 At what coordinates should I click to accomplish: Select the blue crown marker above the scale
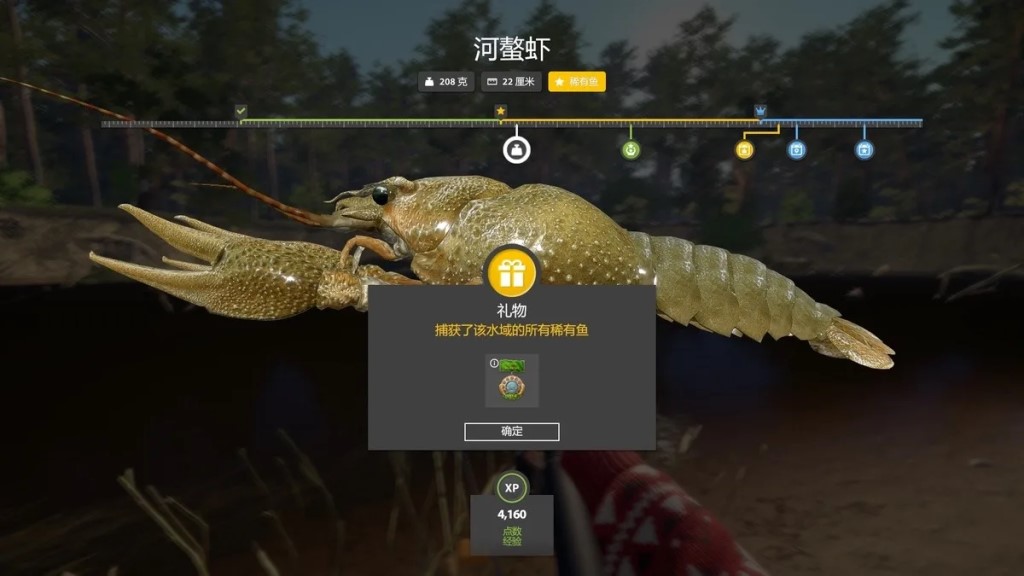(760, 111)
